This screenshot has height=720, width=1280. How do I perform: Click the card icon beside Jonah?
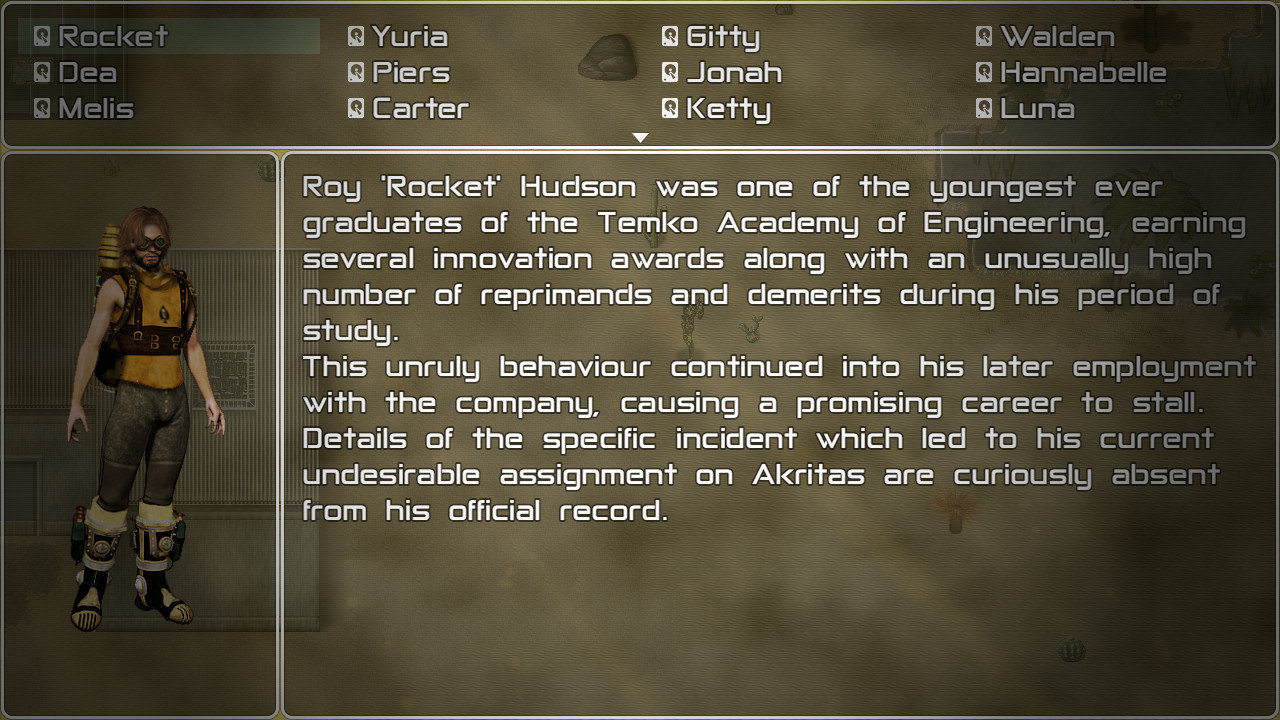click(x=668, y=72)
